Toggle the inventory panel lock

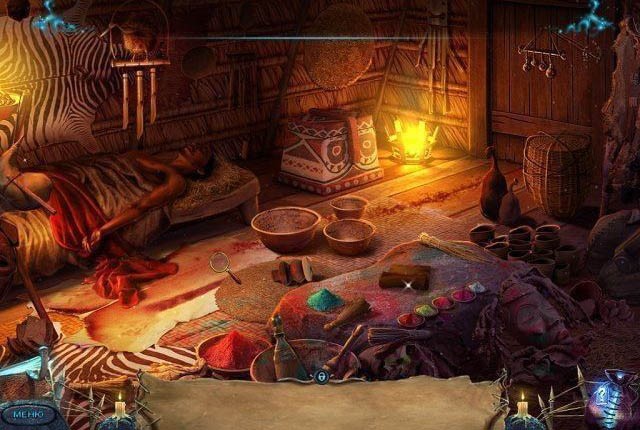coord(321,377)
